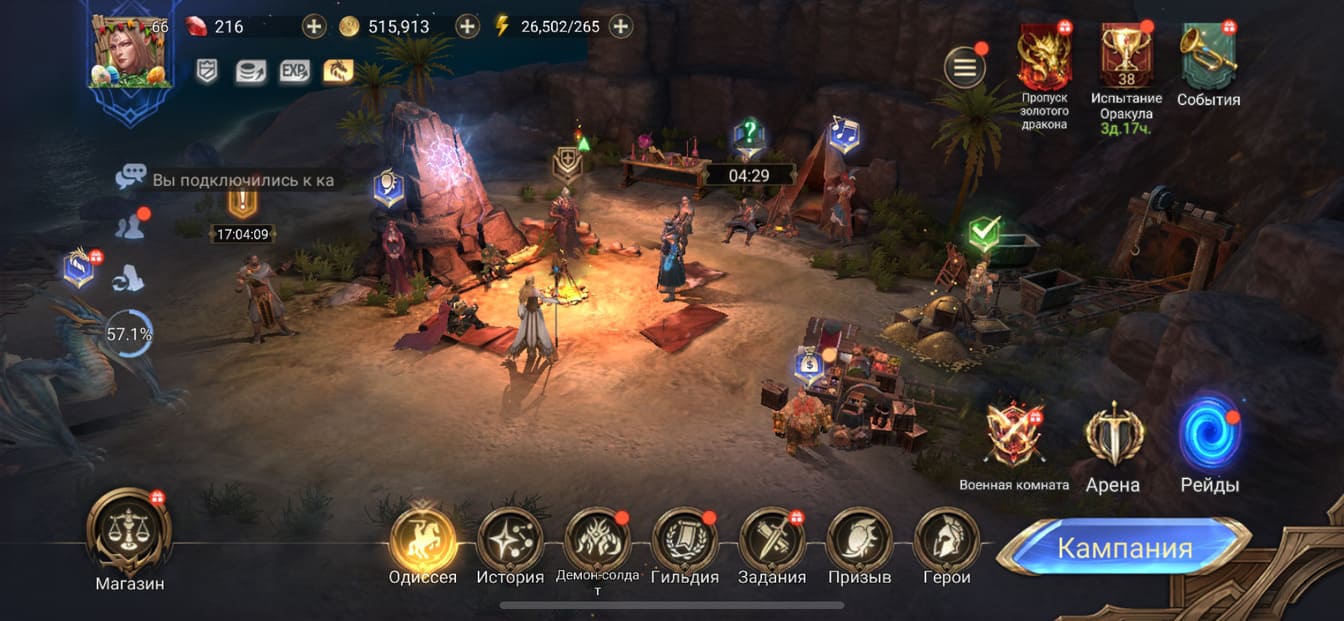Open the Демон-солдат menu

point(597,540)
